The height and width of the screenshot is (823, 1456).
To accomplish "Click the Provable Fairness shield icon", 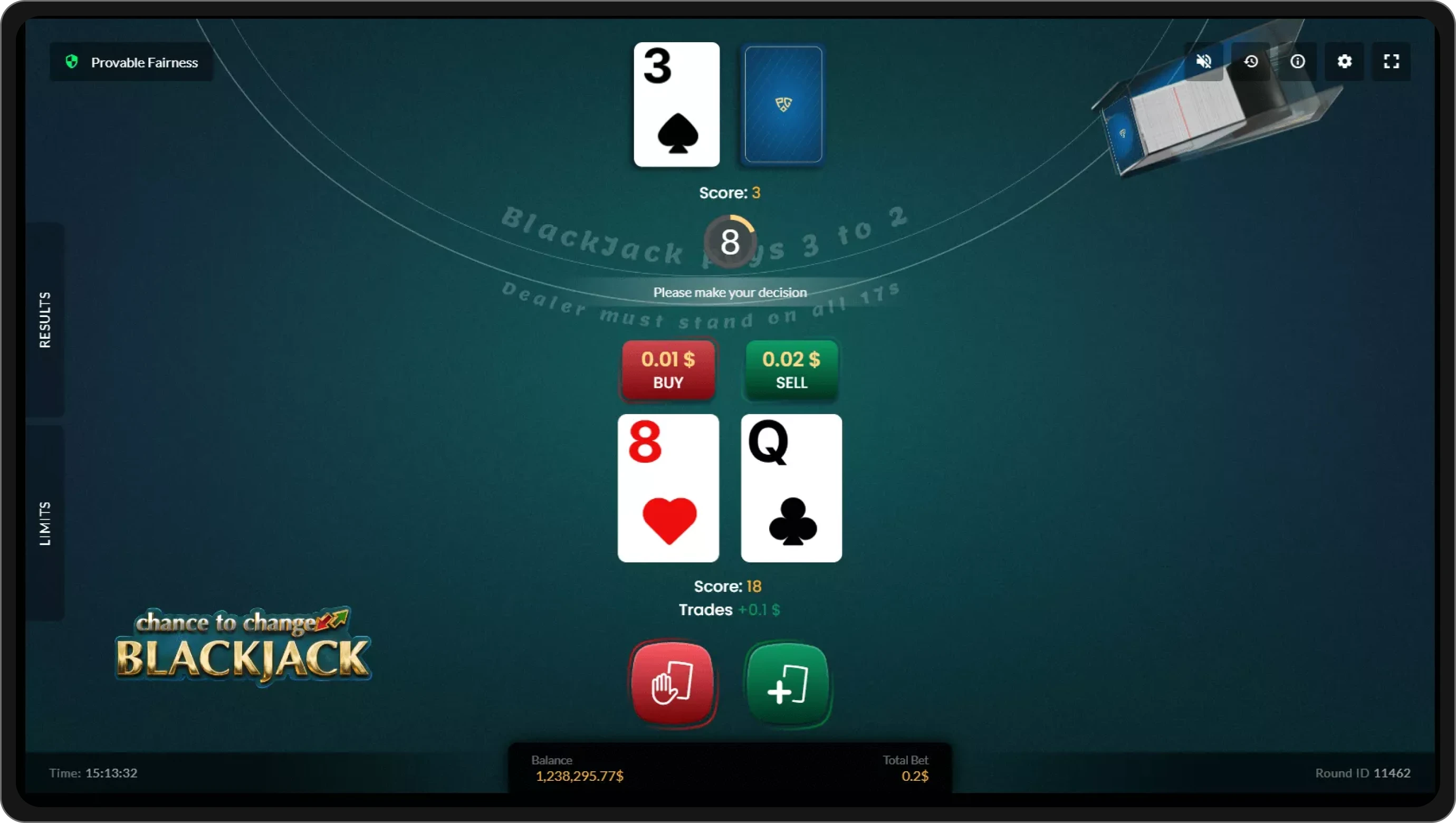I will tap(72, 62).
